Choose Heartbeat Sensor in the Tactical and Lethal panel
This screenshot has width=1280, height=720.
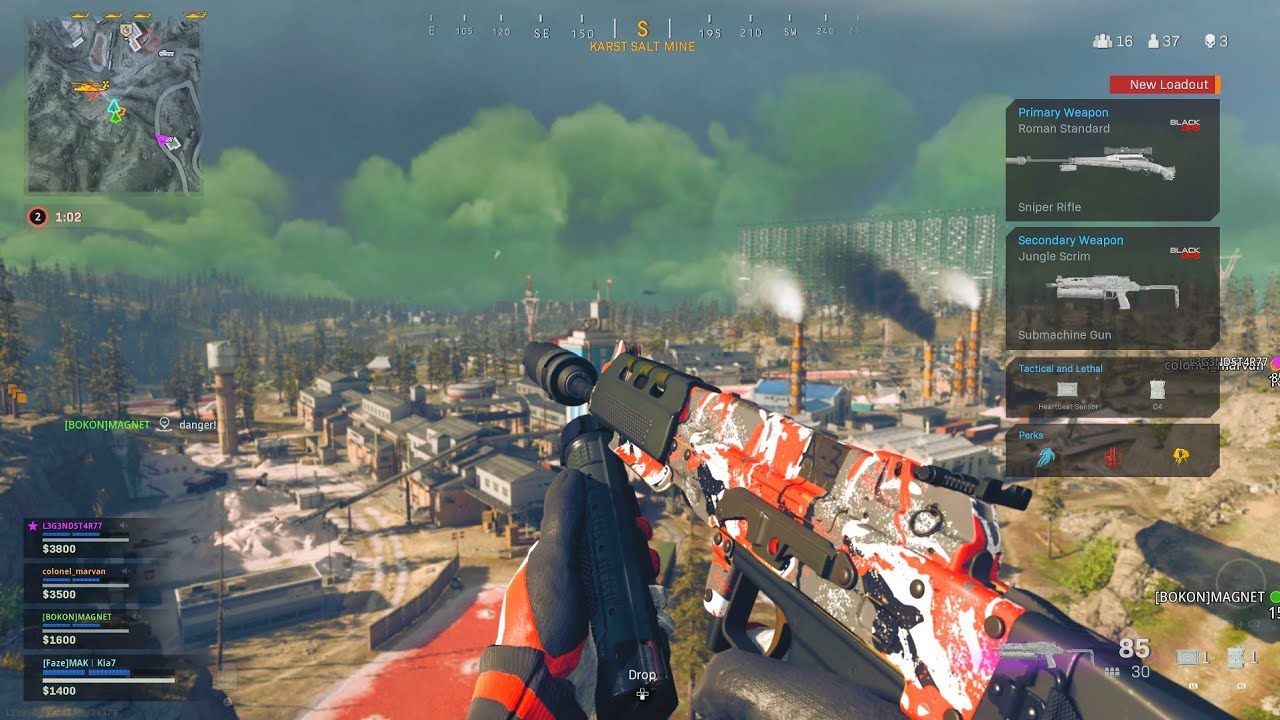pyautogui.click(x=1065, y=390)
